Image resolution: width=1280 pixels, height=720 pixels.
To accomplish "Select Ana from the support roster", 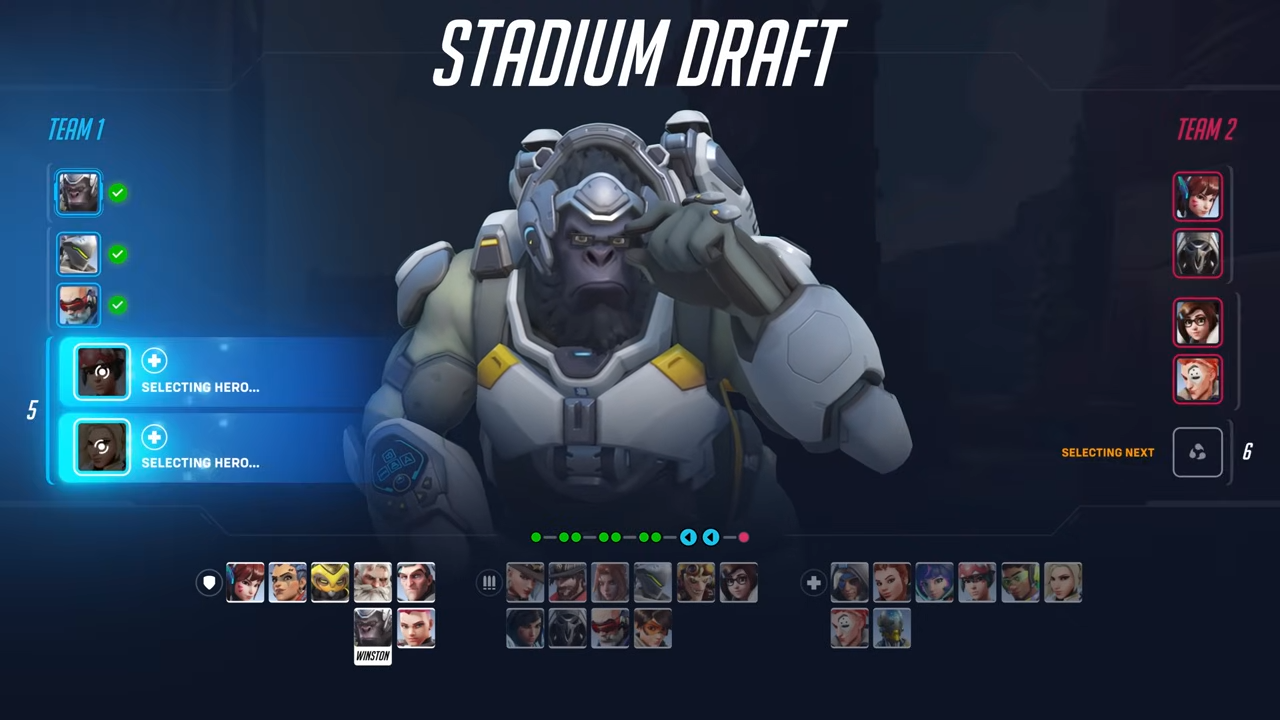I will [848, 583].
